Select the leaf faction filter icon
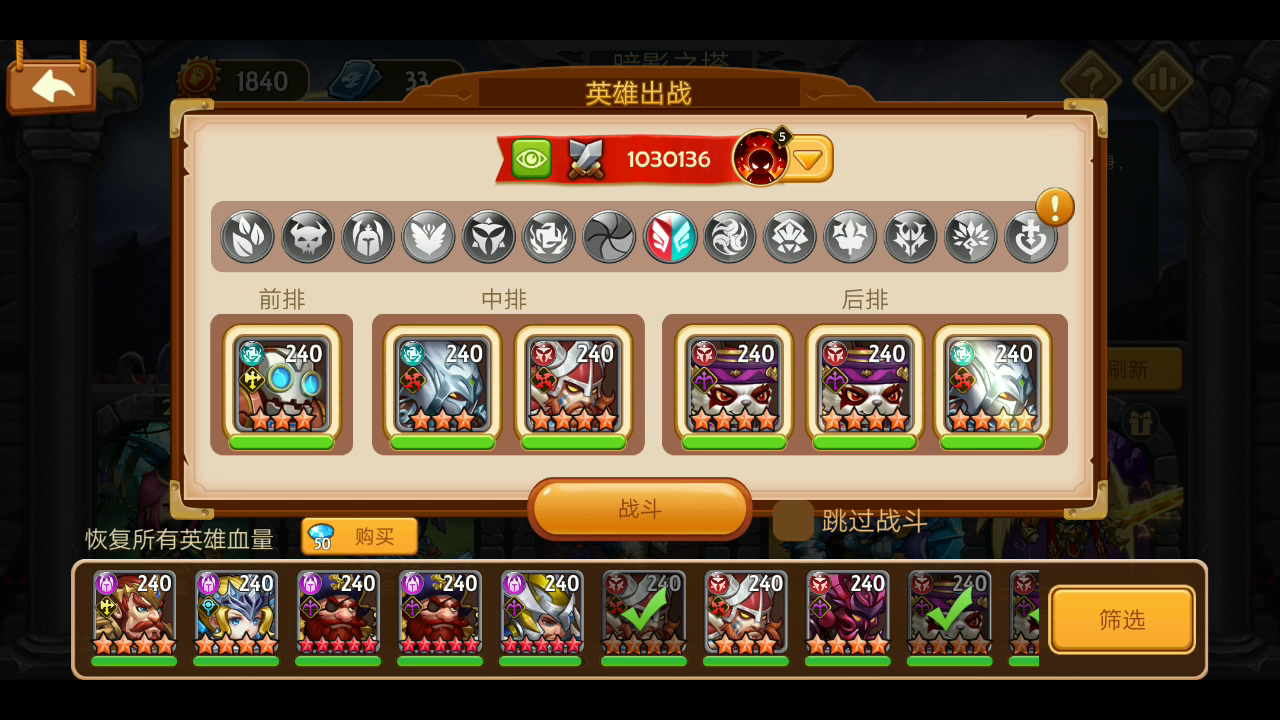Viewport: 1280px width, 720px height. coord(247,237)
